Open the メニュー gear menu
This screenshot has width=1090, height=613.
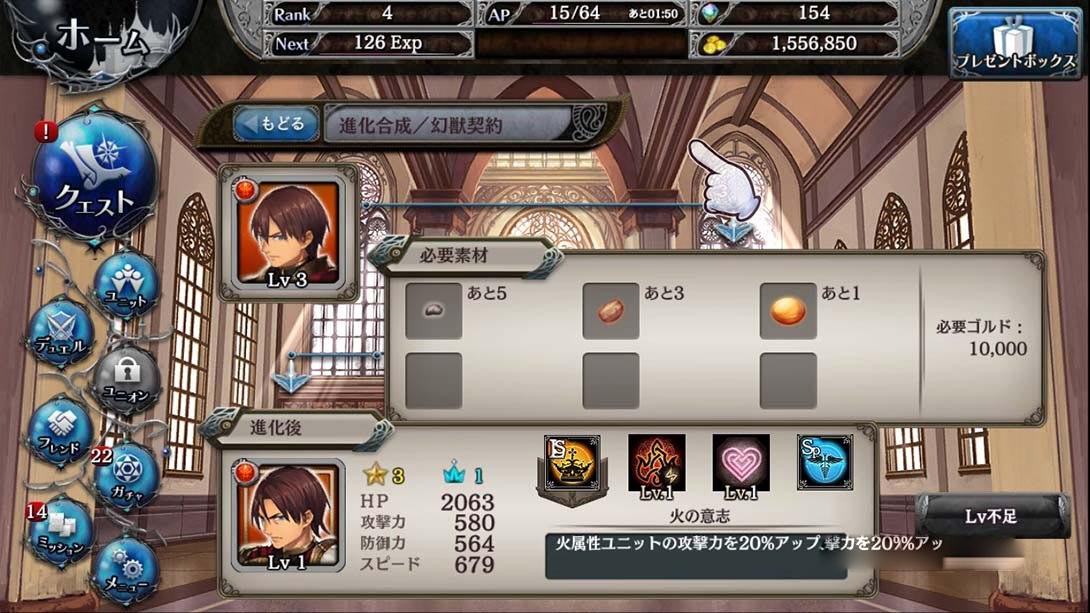pos(125,568)
